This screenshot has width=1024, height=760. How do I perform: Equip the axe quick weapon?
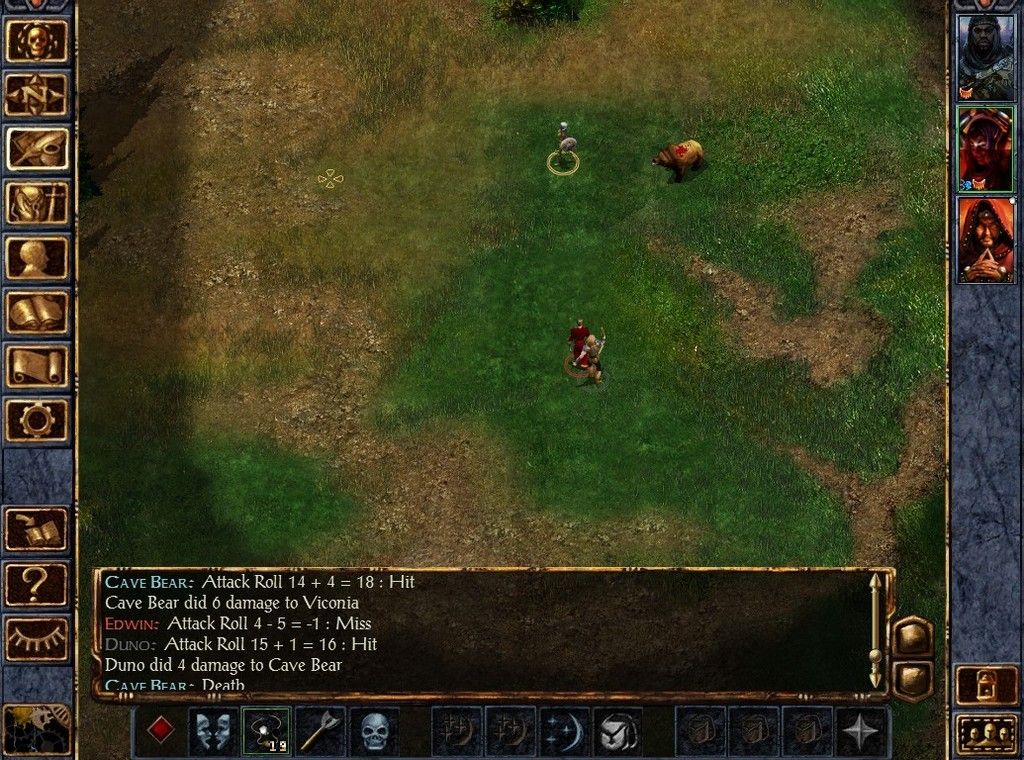(x=320, y=731)
